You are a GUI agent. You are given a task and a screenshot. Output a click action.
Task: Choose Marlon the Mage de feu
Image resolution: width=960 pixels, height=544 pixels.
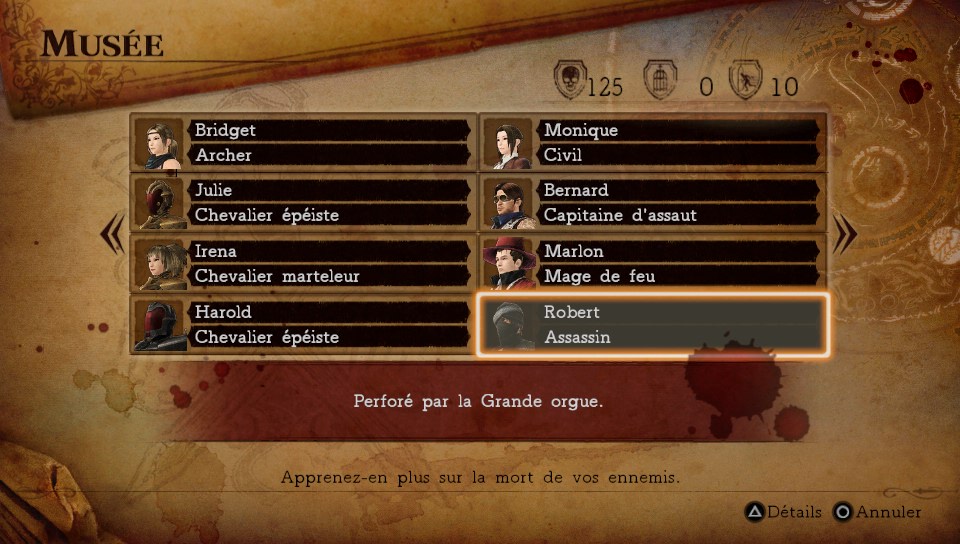652,264
